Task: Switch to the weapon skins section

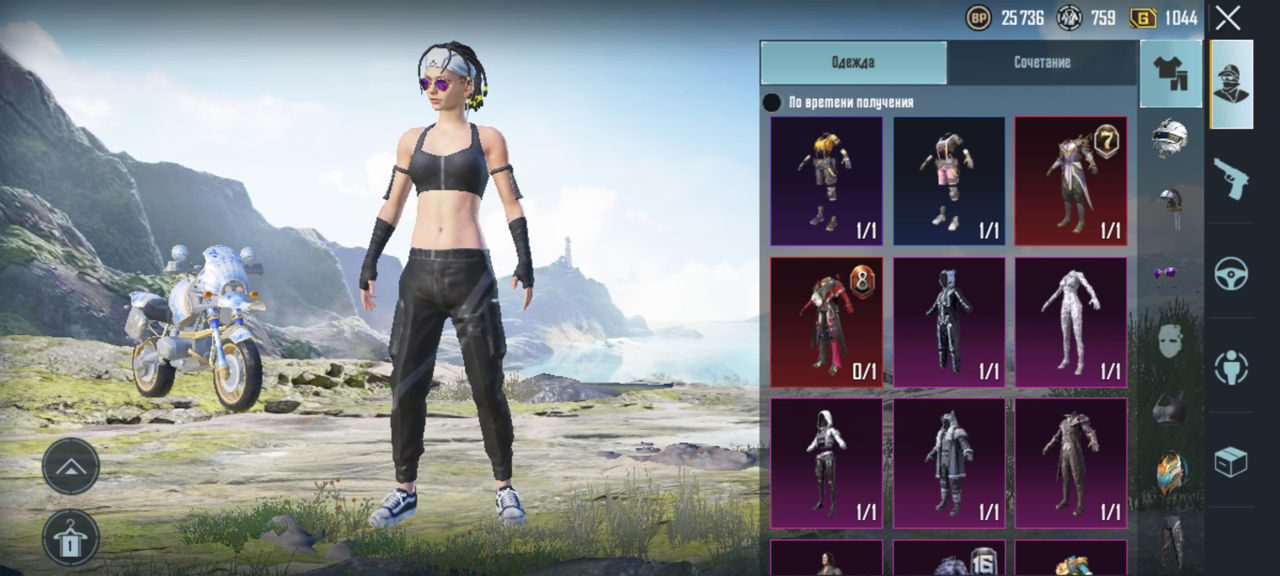Action: pos(1231,178)
